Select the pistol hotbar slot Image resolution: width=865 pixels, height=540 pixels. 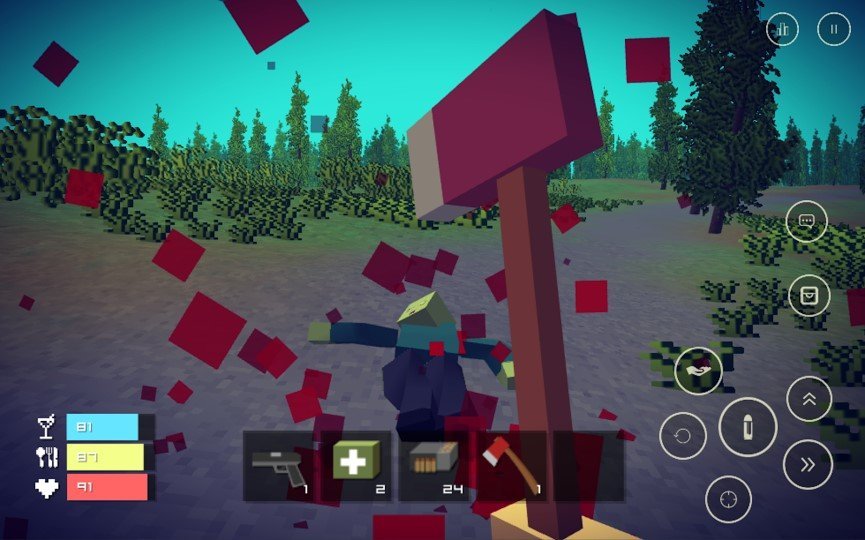(278, 466)
